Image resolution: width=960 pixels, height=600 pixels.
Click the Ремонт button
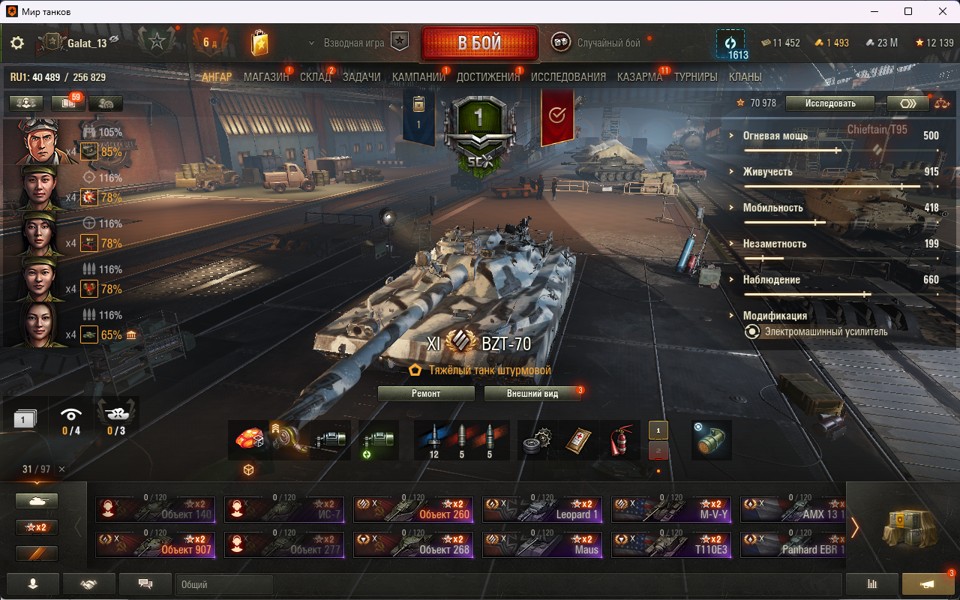coord(426,393)
